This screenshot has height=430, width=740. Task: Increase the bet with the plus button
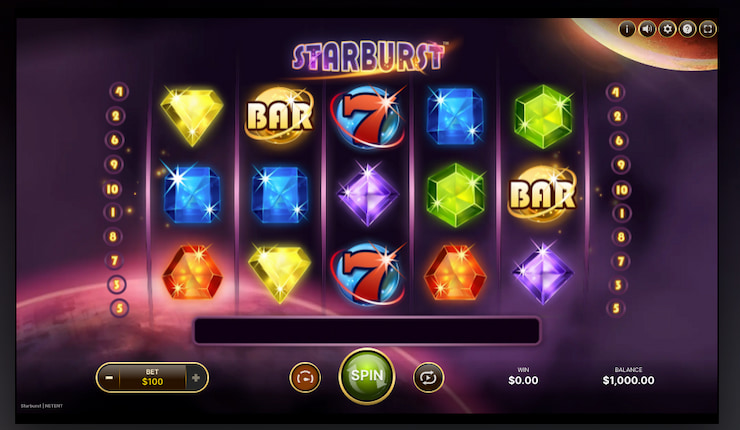pos(196,378)
